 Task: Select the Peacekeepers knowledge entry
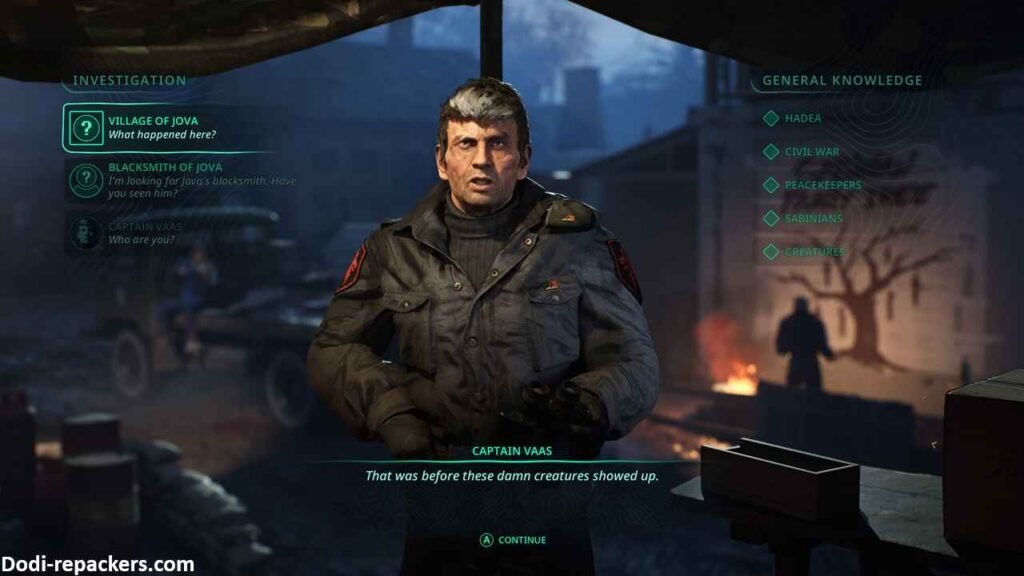coord(822,185)
